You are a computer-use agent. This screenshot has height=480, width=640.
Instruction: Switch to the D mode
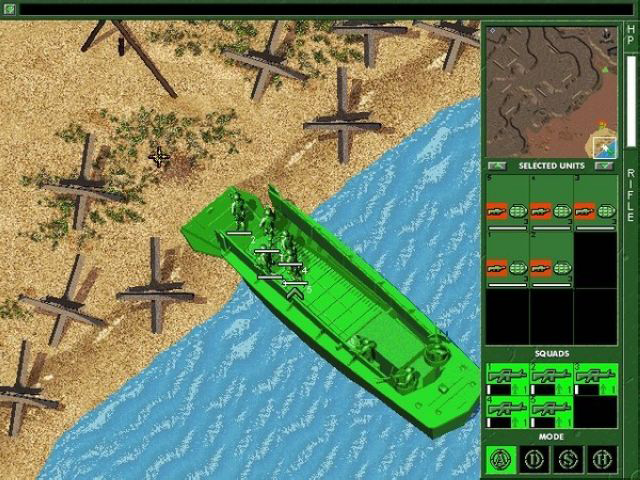[534, 460]
